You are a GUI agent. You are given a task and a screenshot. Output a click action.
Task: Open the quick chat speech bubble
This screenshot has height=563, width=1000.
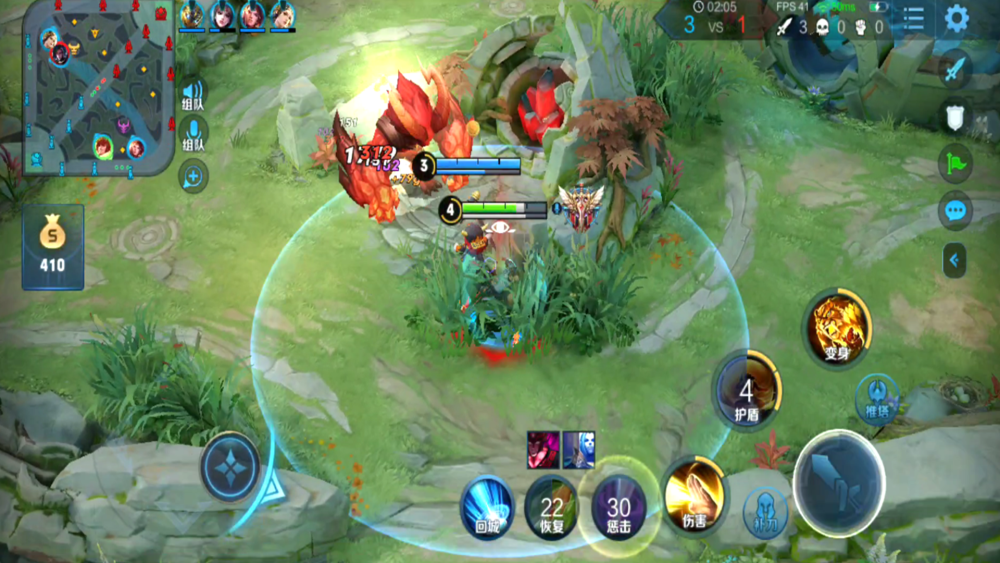click(x=956, y=211)
